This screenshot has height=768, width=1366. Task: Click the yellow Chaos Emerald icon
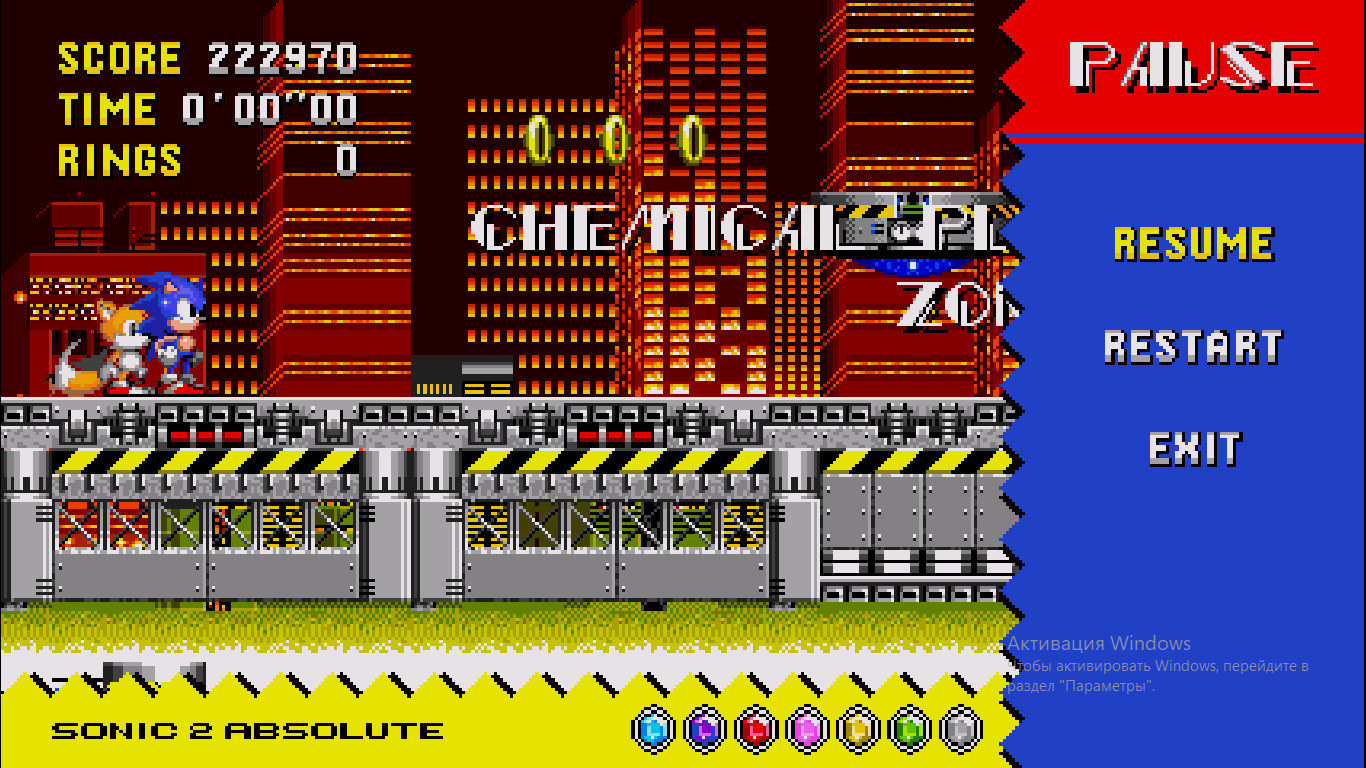[x=855, y=730]
